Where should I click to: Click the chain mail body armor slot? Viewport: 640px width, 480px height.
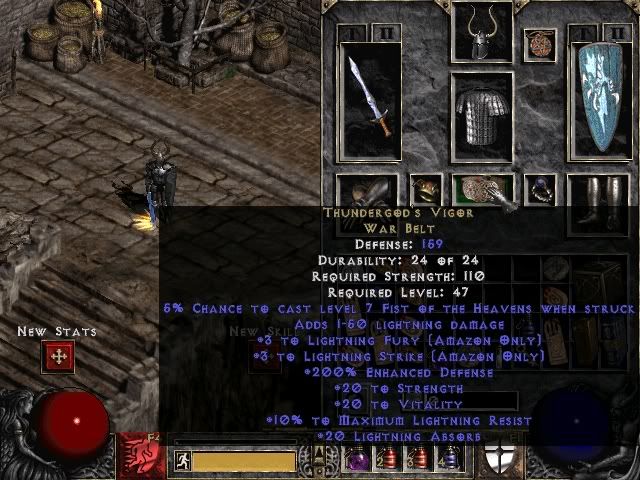482,116
